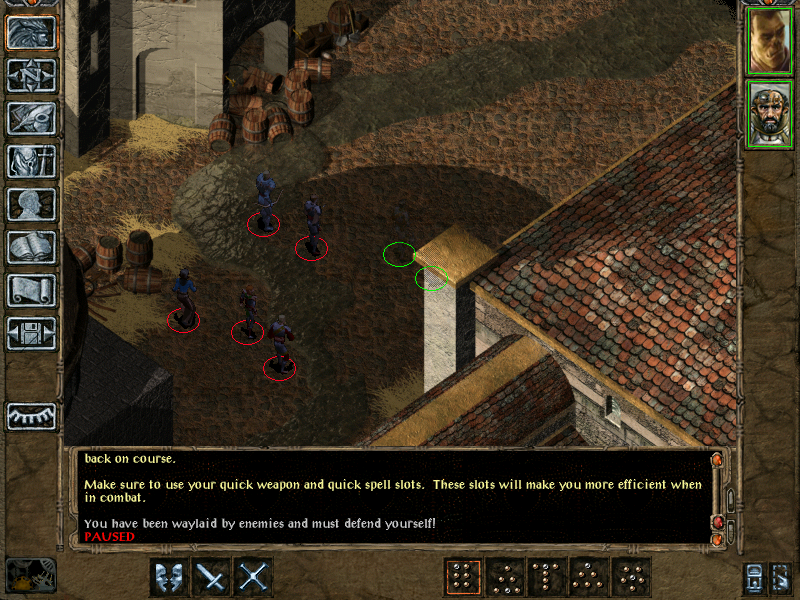Viewport: 800px width, 600px height.
Task: Open the area map with compass icon
Action: tap(32, 75)
